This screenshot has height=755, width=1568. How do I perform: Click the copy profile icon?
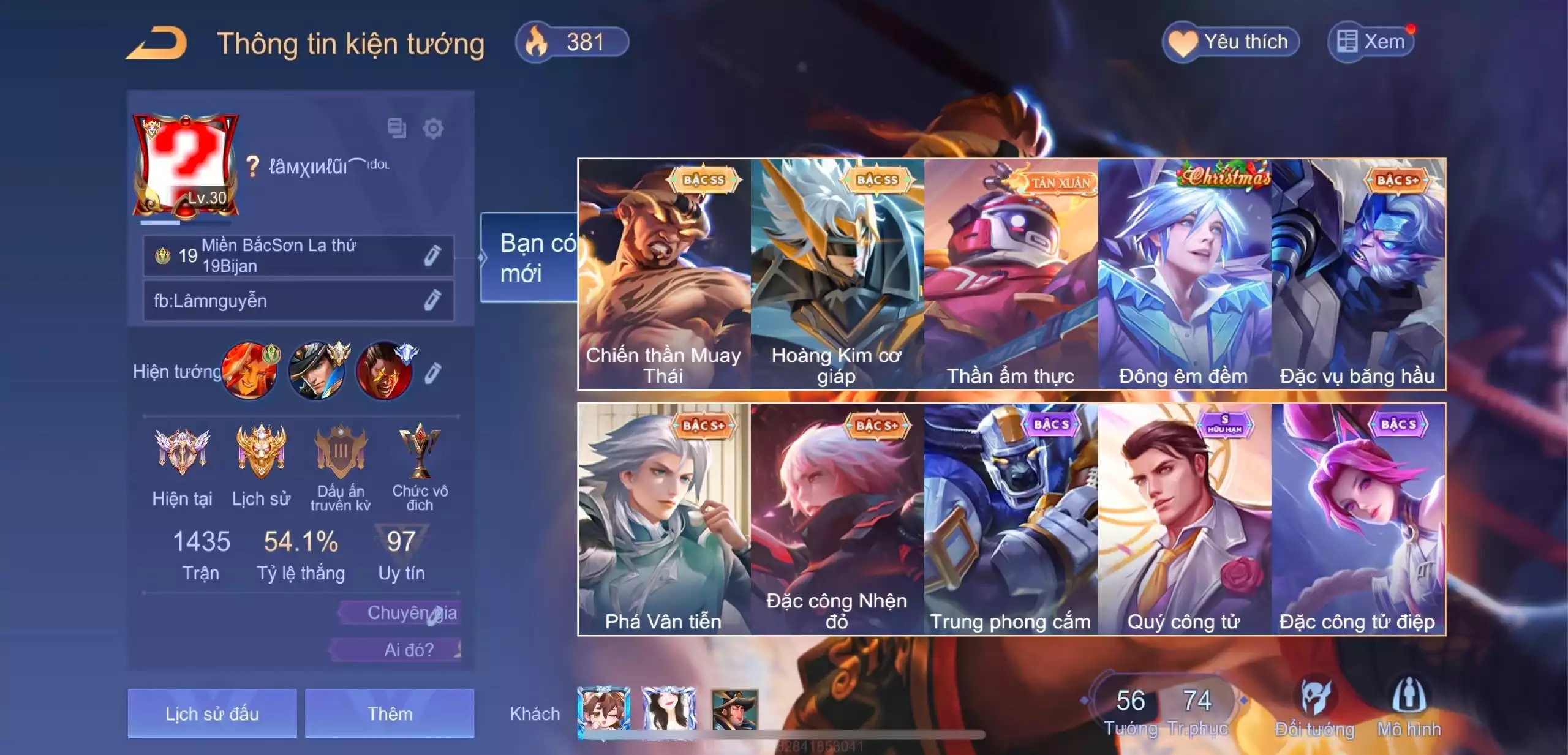tap(397, 129)
